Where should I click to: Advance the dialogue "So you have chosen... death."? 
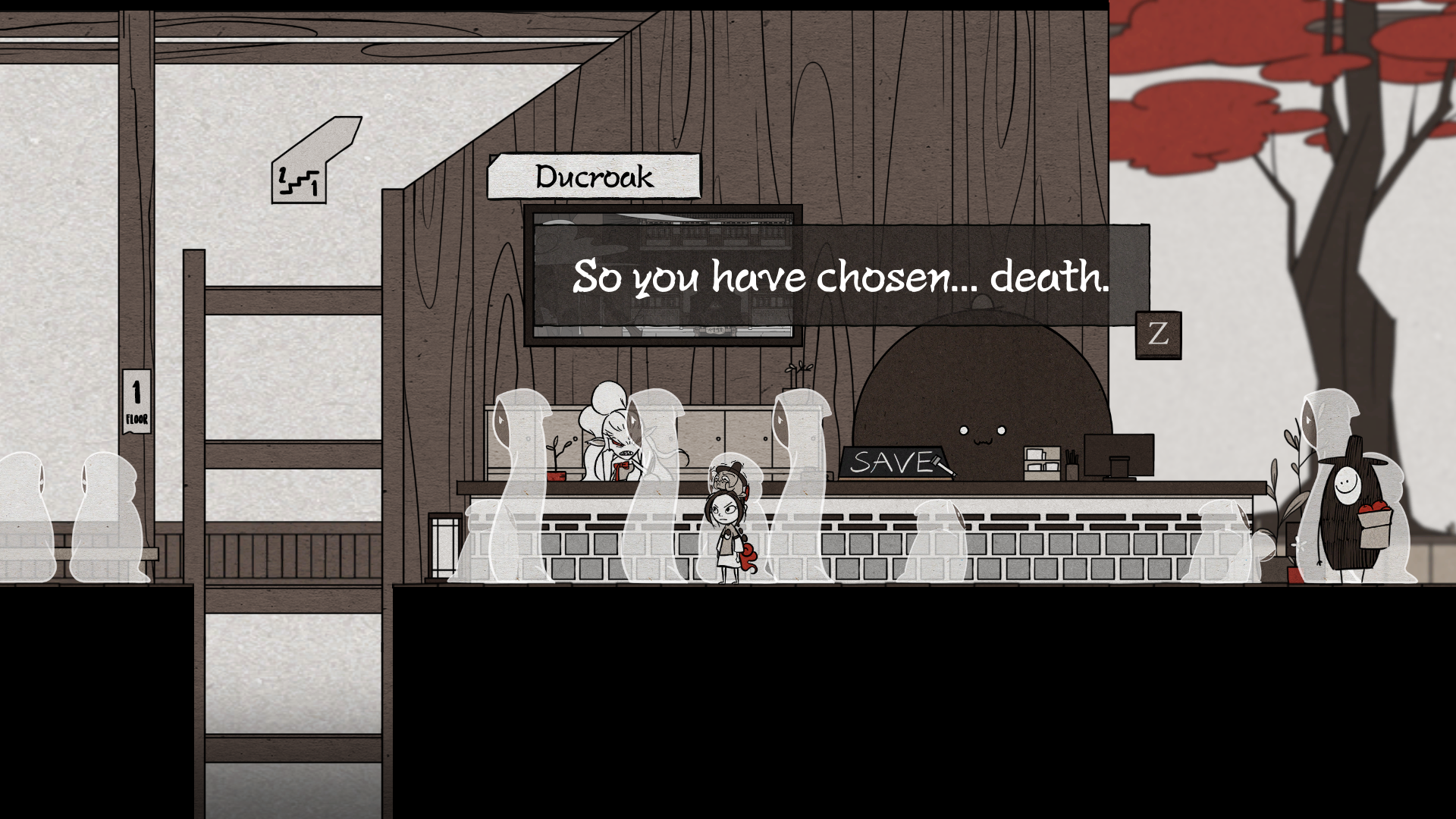842,279
